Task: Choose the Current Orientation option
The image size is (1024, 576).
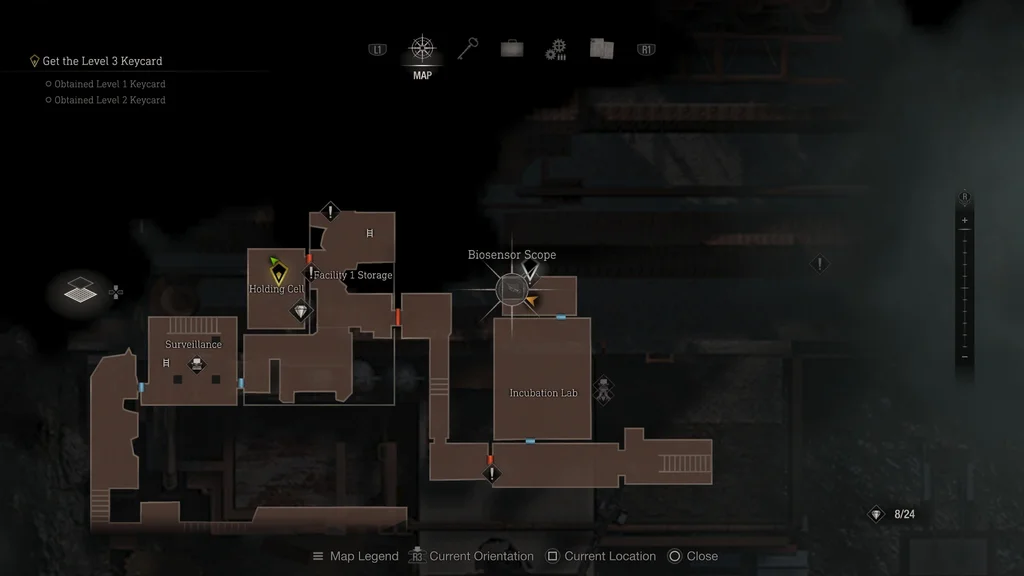Action: click(x=474, y=556)
